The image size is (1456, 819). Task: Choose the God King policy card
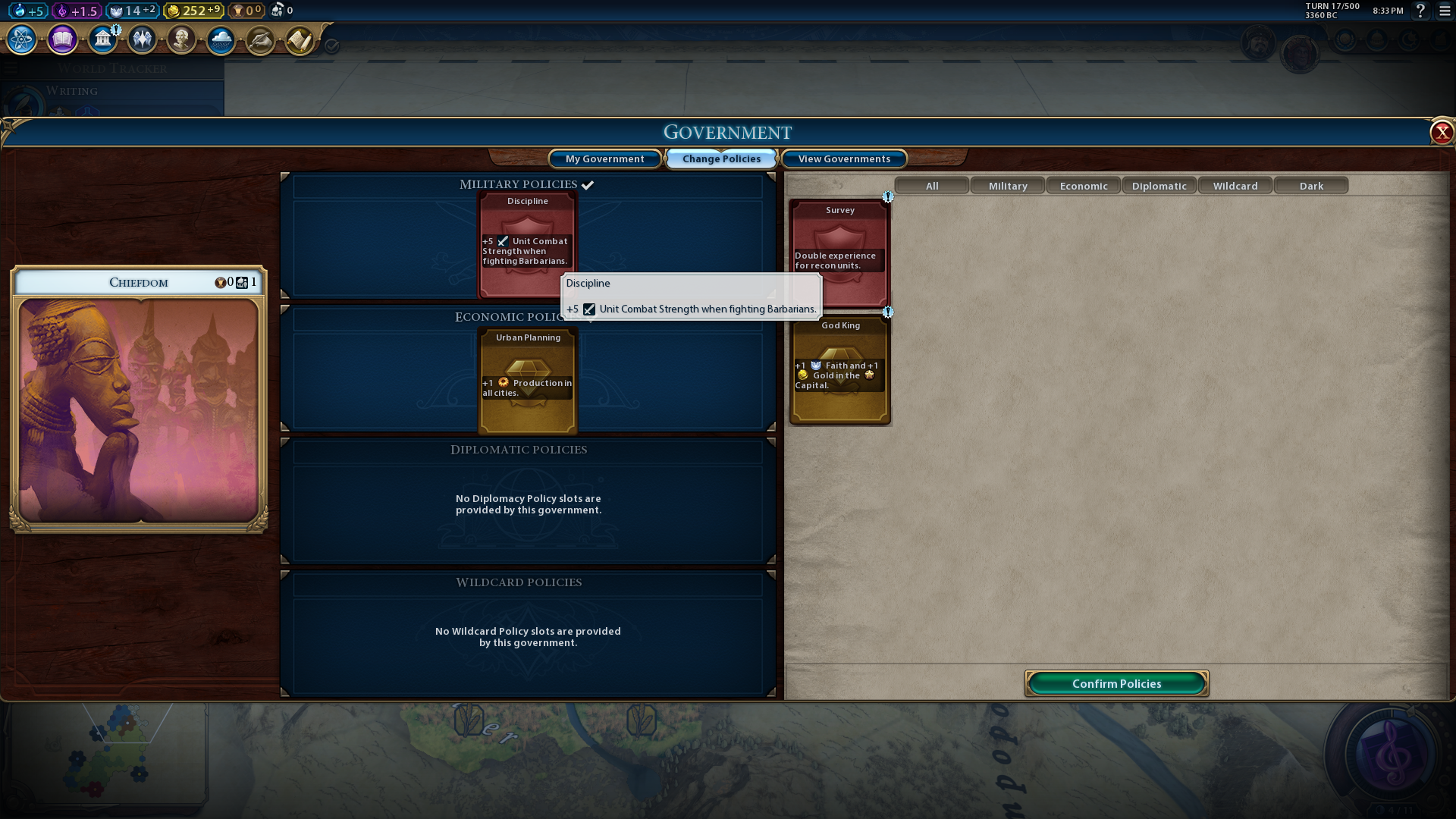[839, 370]
